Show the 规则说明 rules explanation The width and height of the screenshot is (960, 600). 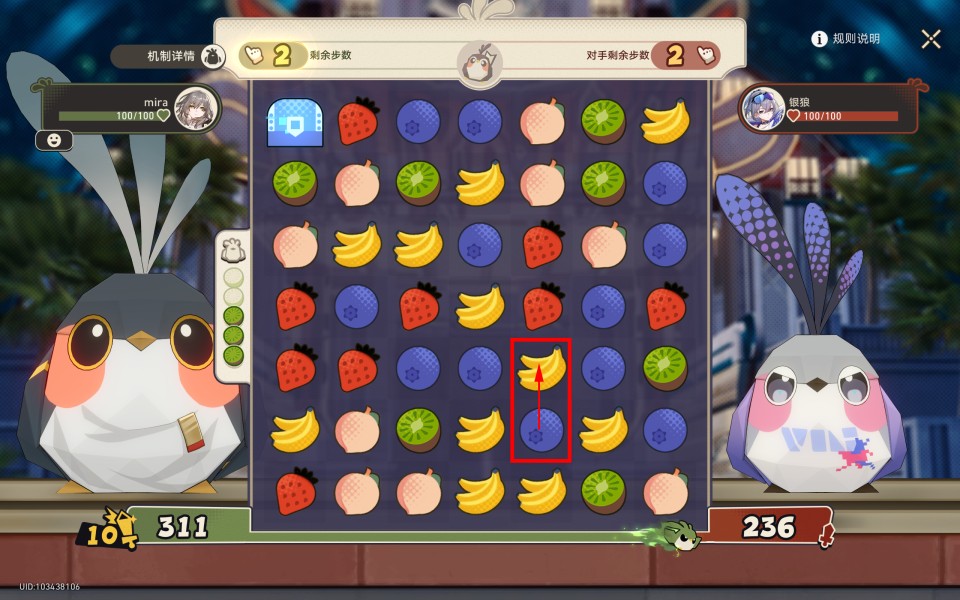[846, 39]
